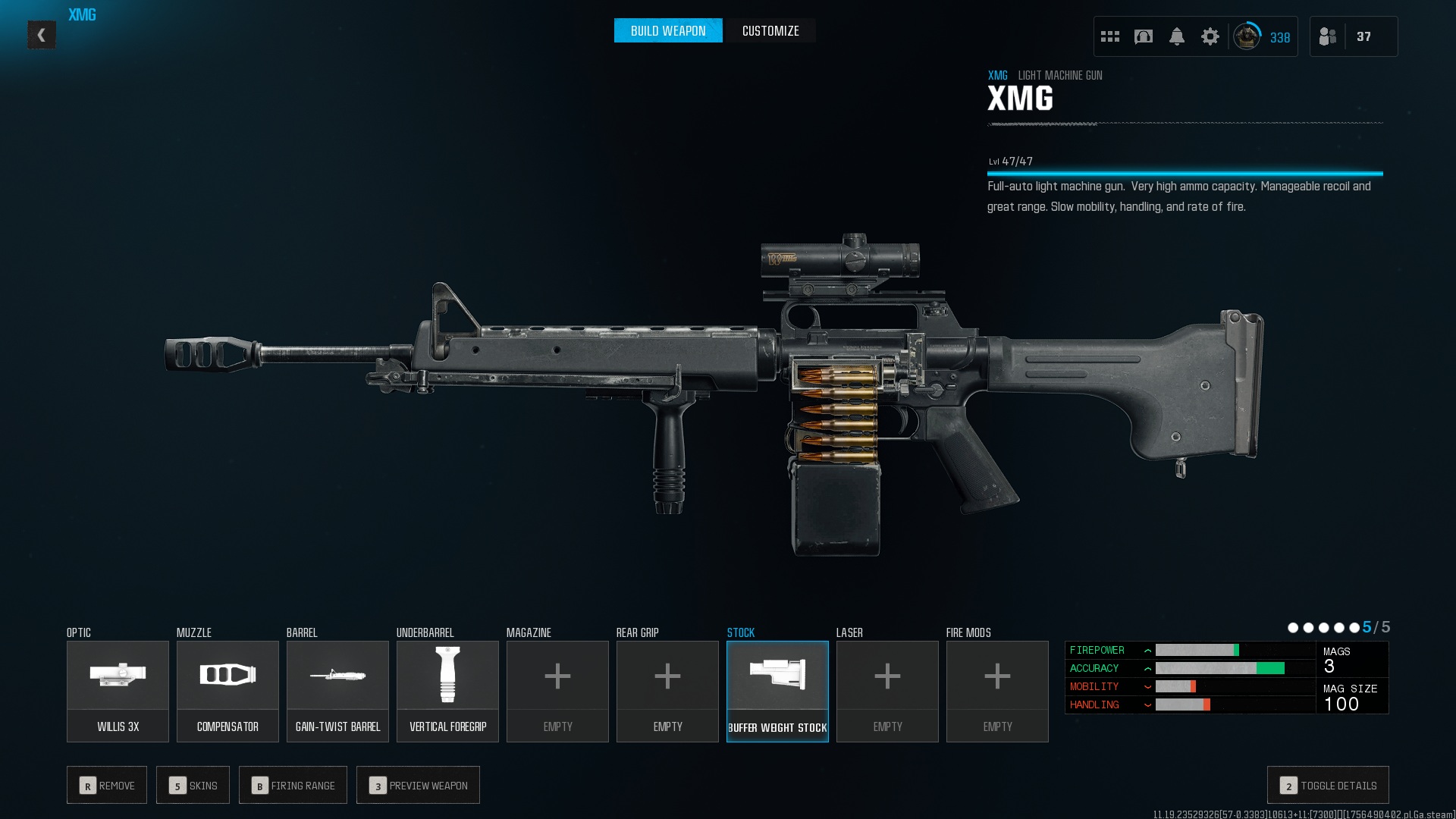Open the empty Magazine slot
The height and width of the screenshot is (819, 1456).
(557, 691)
